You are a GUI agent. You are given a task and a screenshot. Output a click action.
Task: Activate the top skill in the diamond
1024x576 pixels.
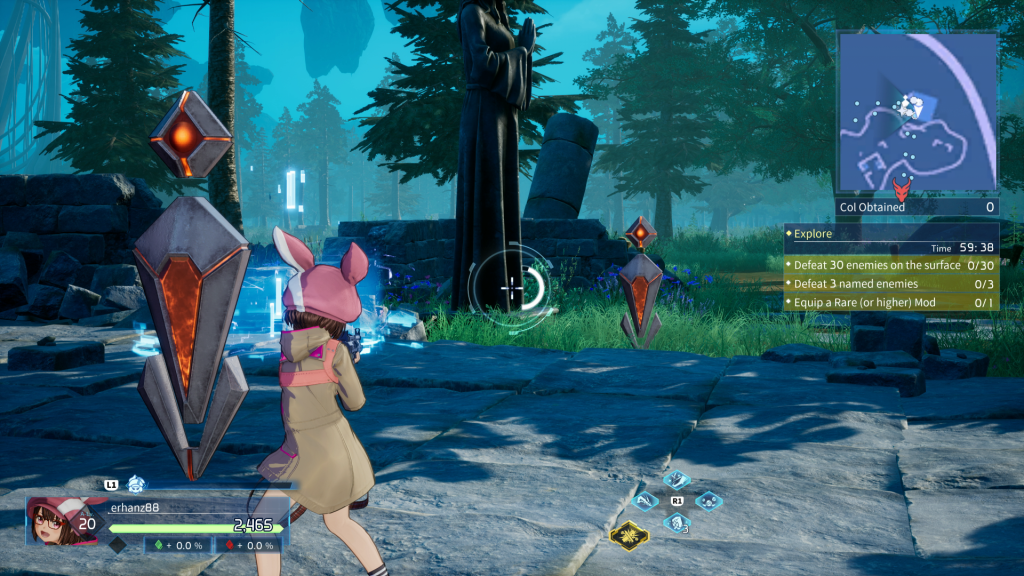tap(677, 480)
